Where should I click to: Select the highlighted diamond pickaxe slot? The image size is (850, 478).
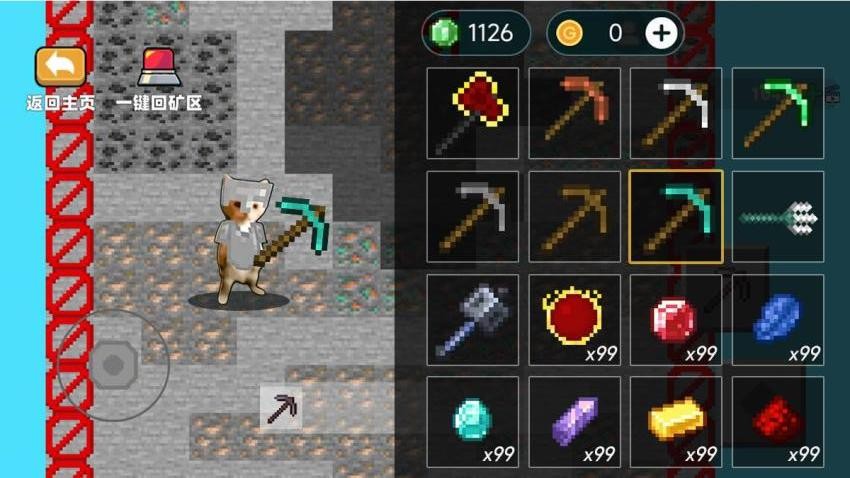676,217
